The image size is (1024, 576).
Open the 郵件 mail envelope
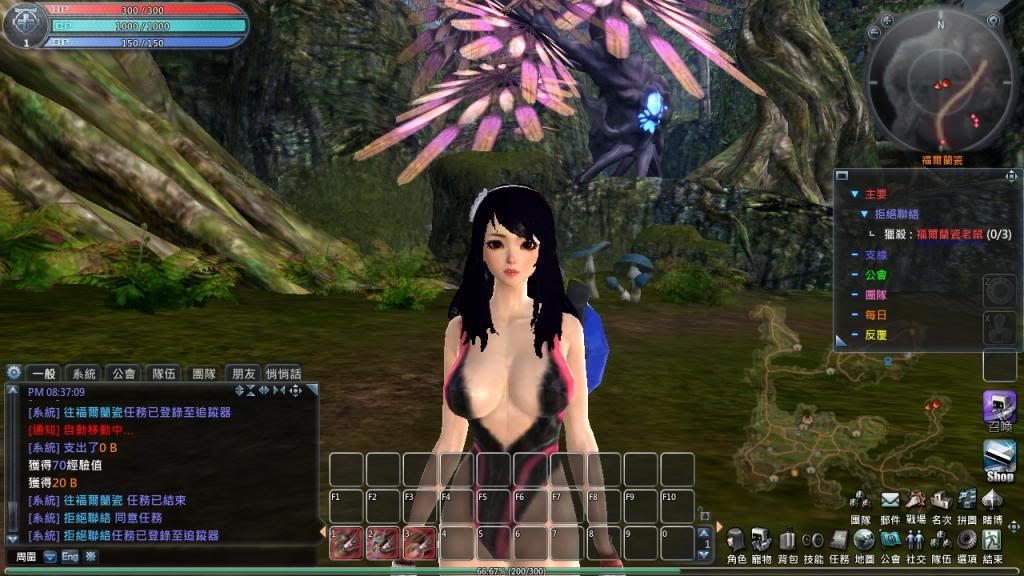889,500
